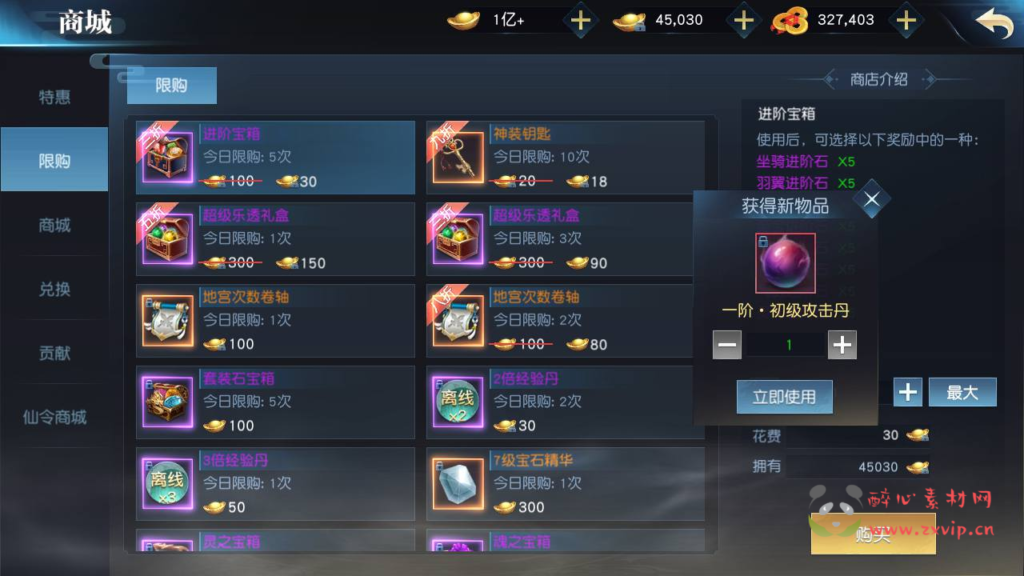Decrease the item use quantity in popup
The height and width of the screenshot is (576, 1024).
click(x=727, y=345)
